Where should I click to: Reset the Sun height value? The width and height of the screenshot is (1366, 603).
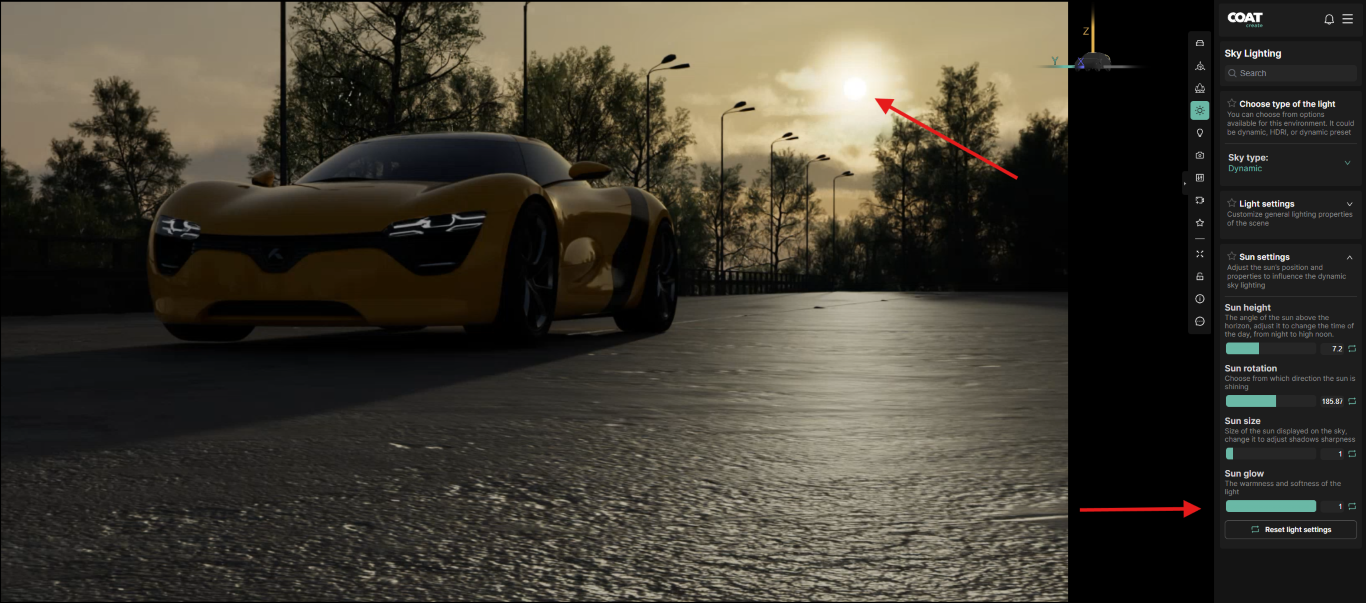[x=1352, y=349]
